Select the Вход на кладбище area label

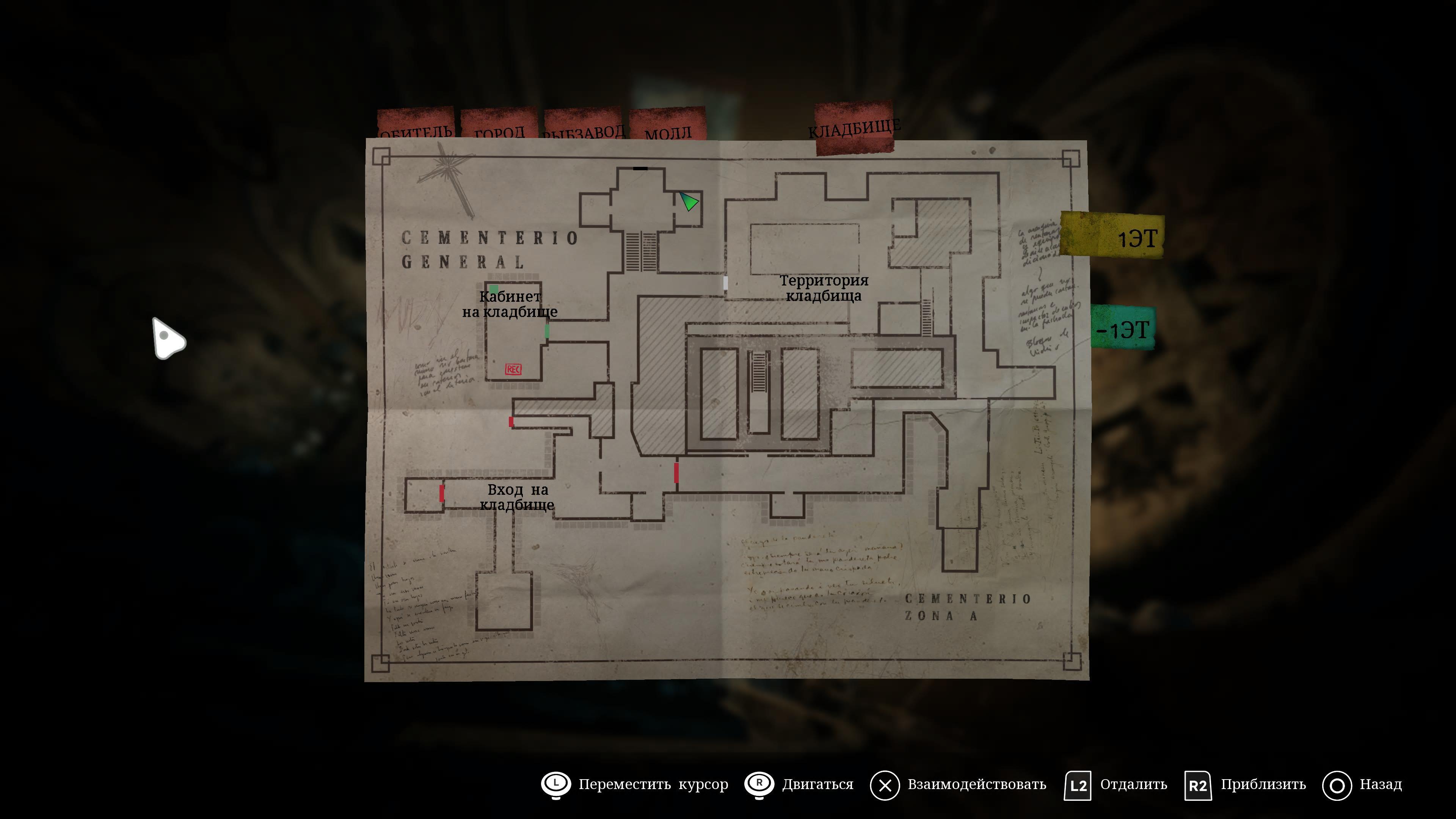[517, 497]
